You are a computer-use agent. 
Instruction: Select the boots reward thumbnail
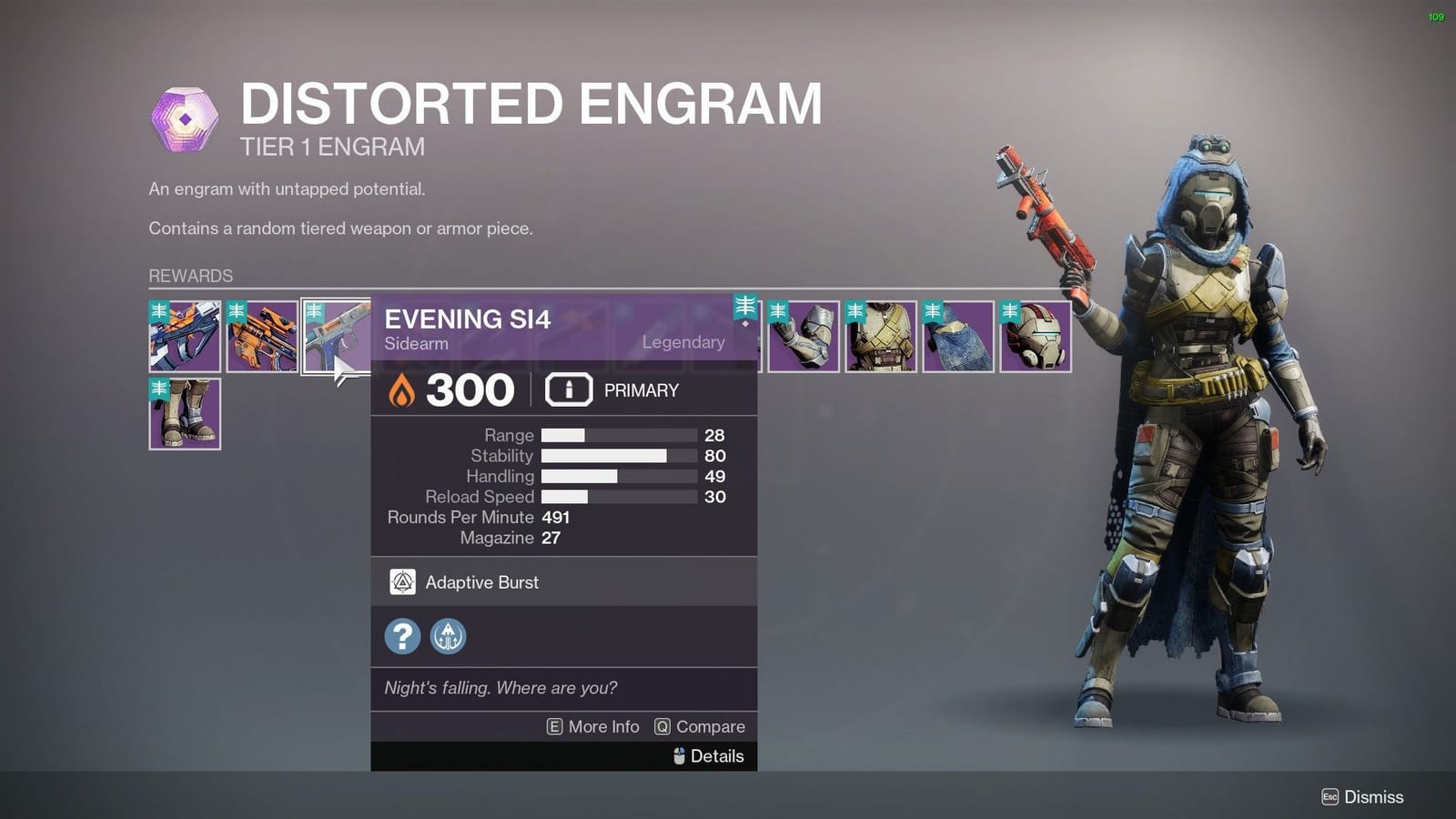[183, 414]
